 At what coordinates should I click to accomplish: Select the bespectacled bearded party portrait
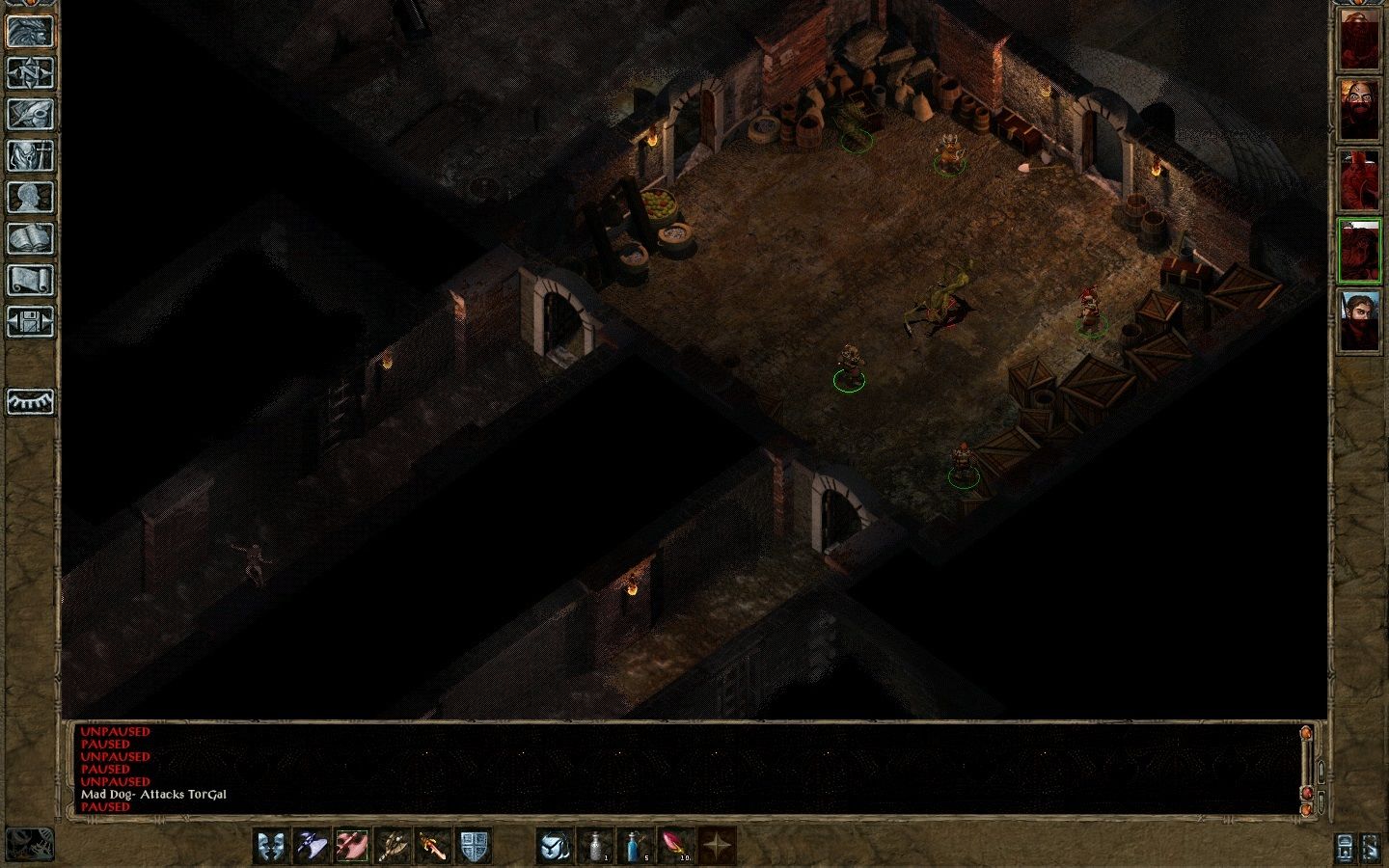pyautogui.click(x=1358, y=107)
